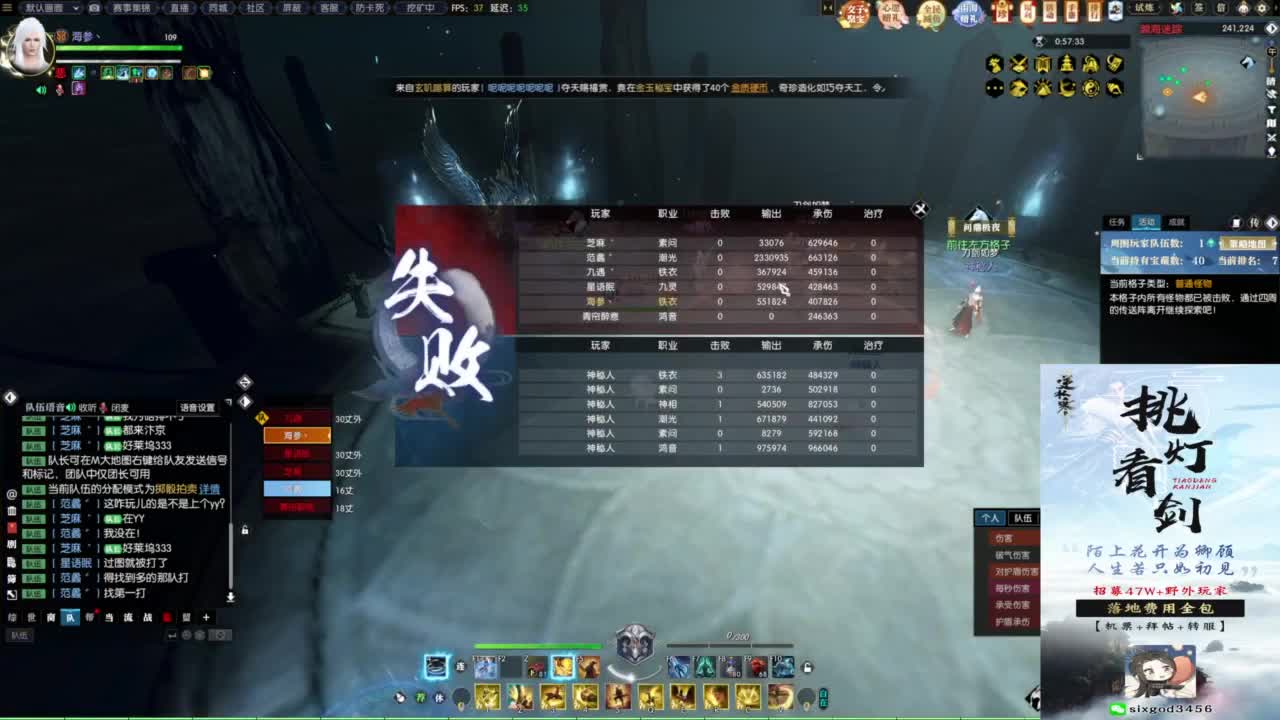Expand the minimap panel with its arrow chevron
Viewport: 1280px width, 720px height.
(x=1270, y=28)
